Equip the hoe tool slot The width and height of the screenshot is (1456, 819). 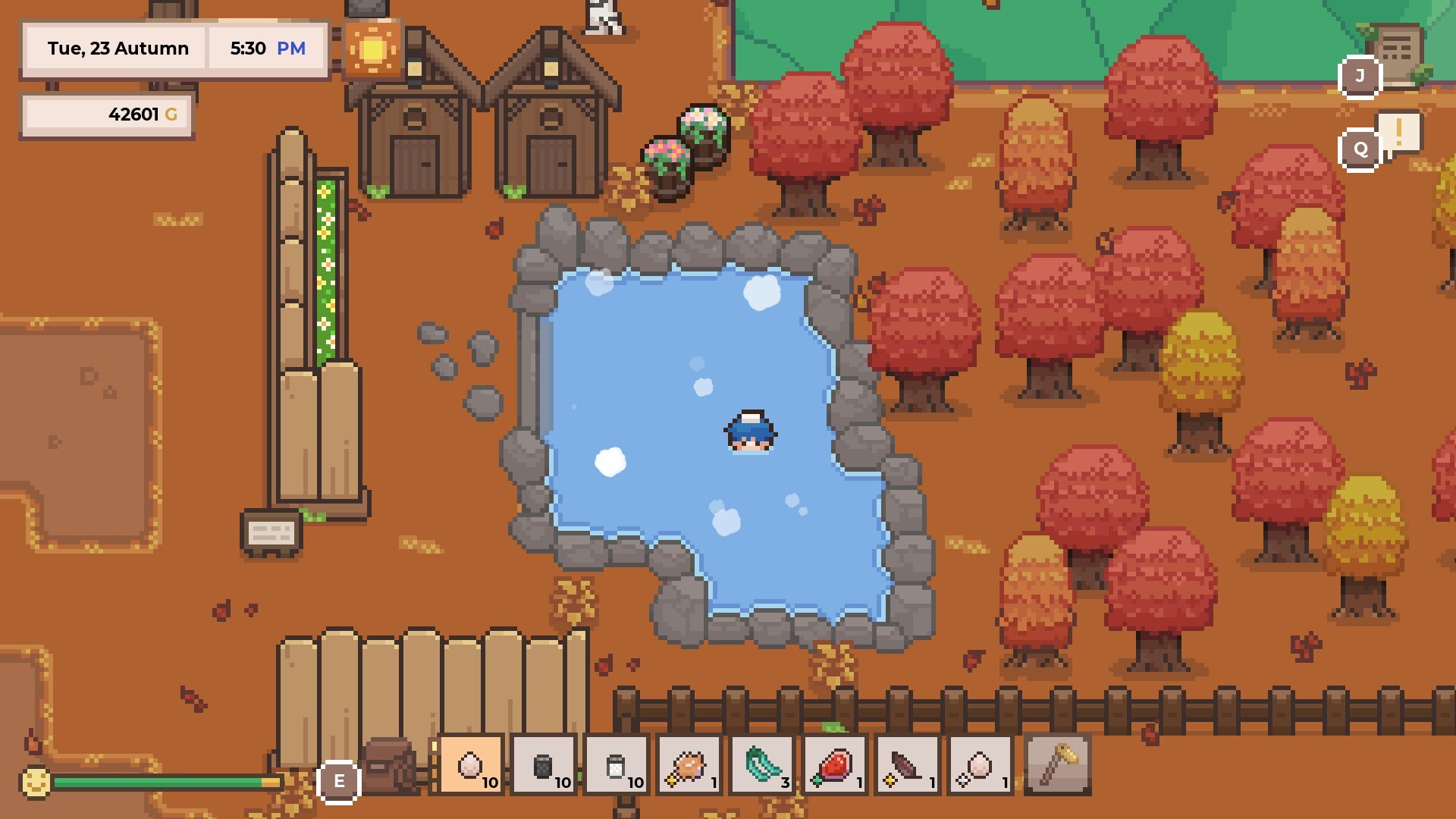click(1058, 764)
